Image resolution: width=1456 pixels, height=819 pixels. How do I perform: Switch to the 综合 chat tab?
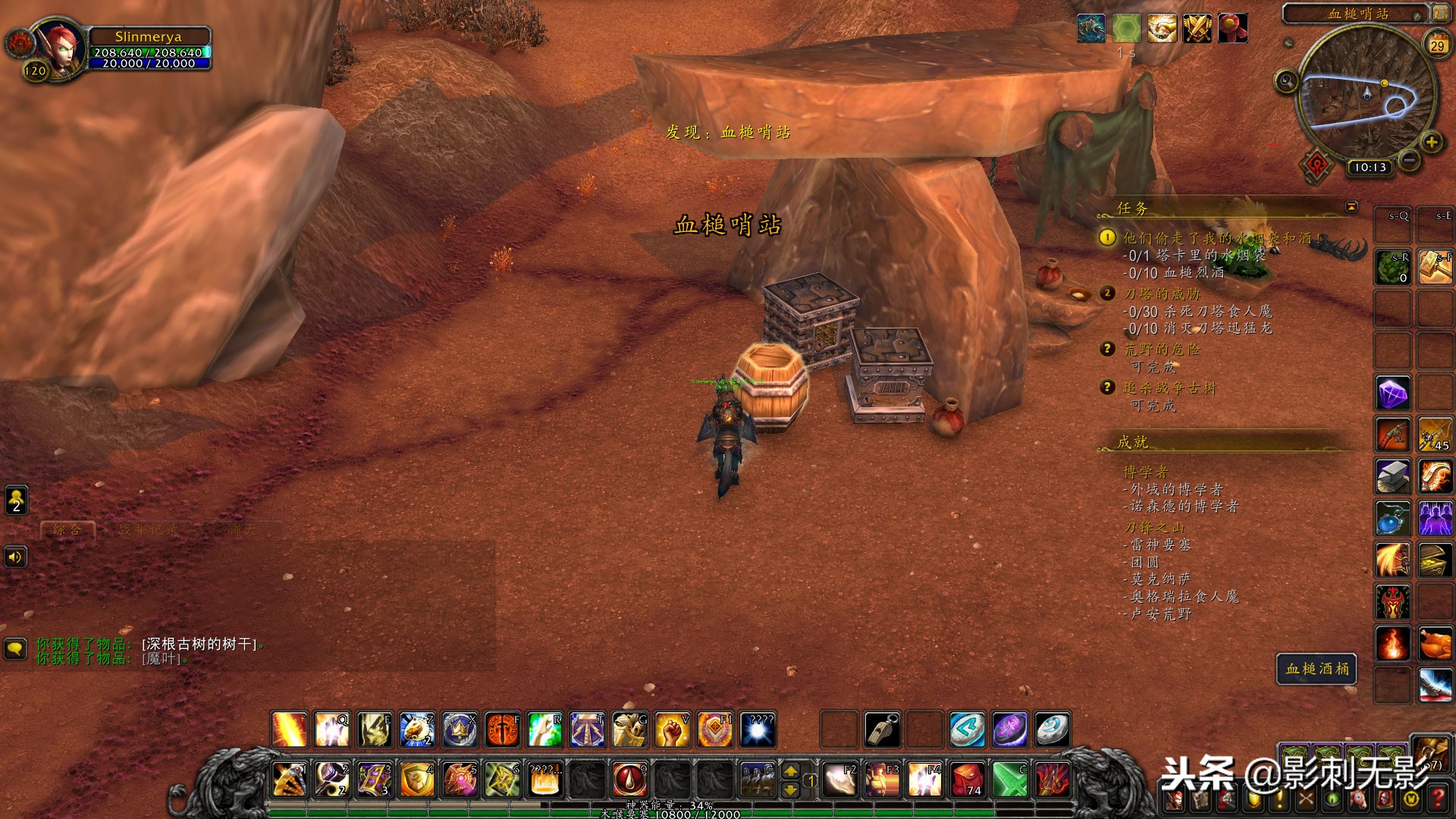pos(67,530)
